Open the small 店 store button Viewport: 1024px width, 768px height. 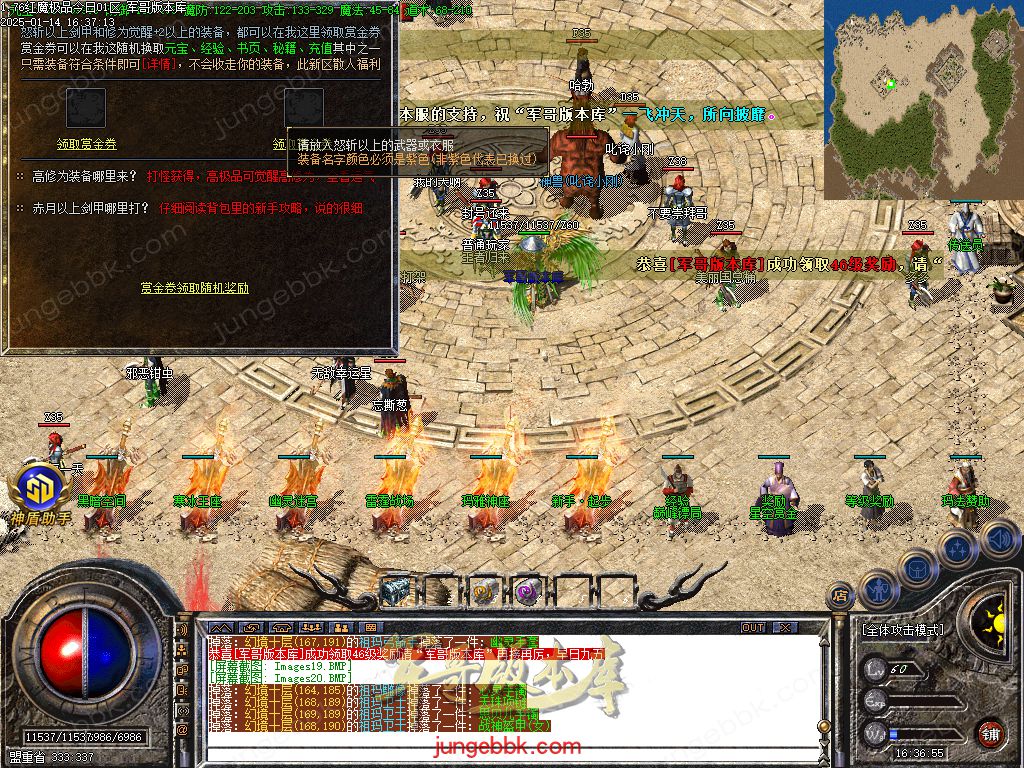841,595
